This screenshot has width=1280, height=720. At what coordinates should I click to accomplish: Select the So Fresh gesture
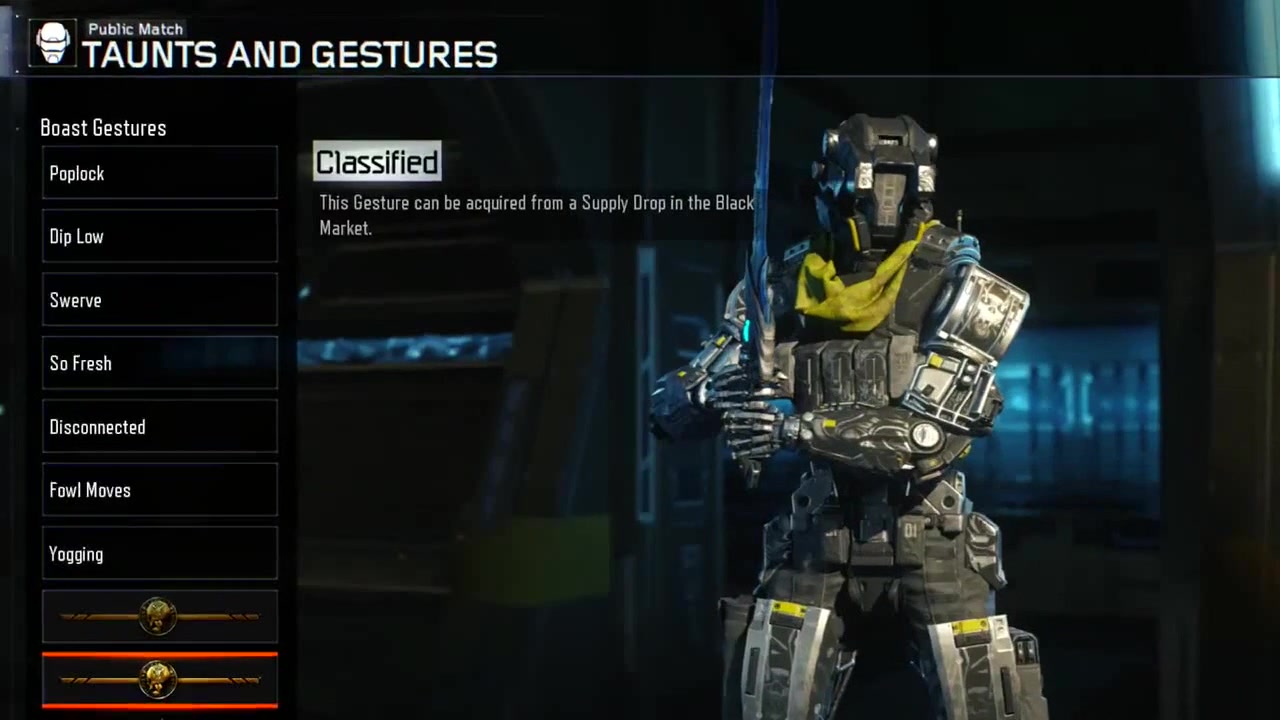click(160, 363)
